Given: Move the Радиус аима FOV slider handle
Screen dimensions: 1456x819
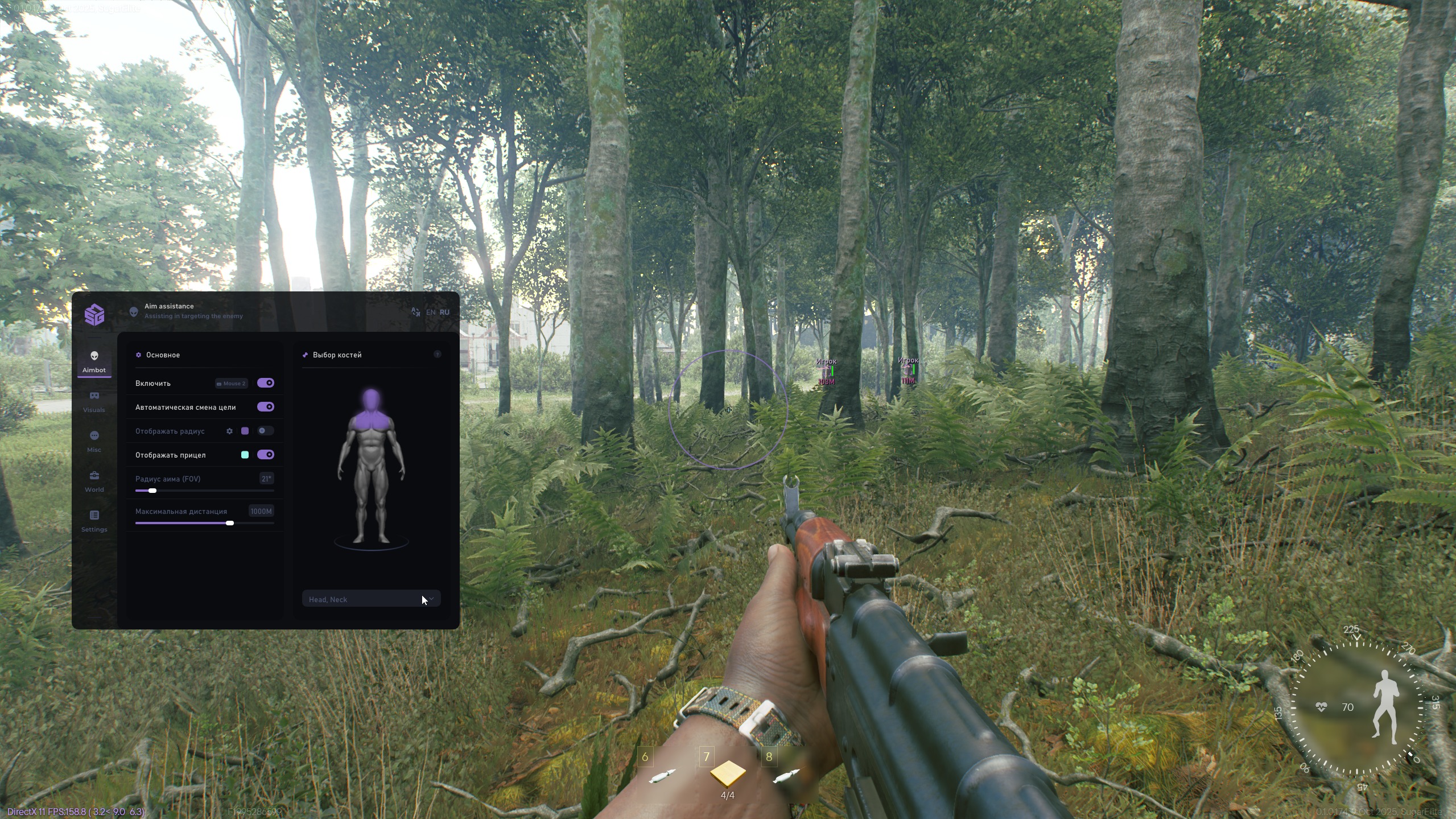Looking at the screenshot, I should click(151, 490).
